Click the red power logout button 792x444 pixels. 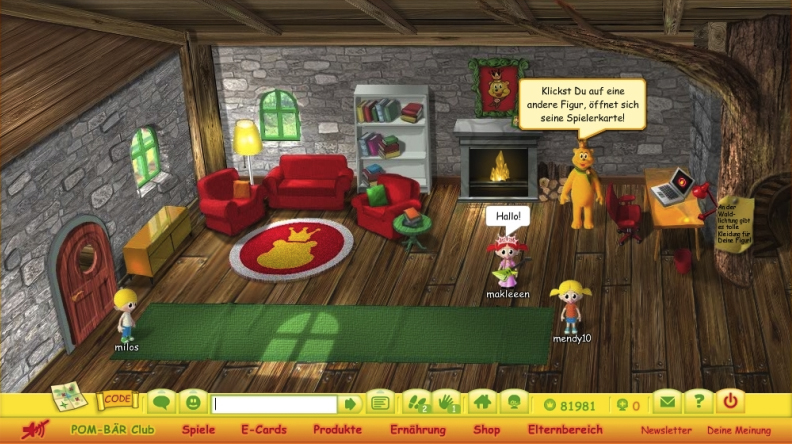(x=731, y=403)
